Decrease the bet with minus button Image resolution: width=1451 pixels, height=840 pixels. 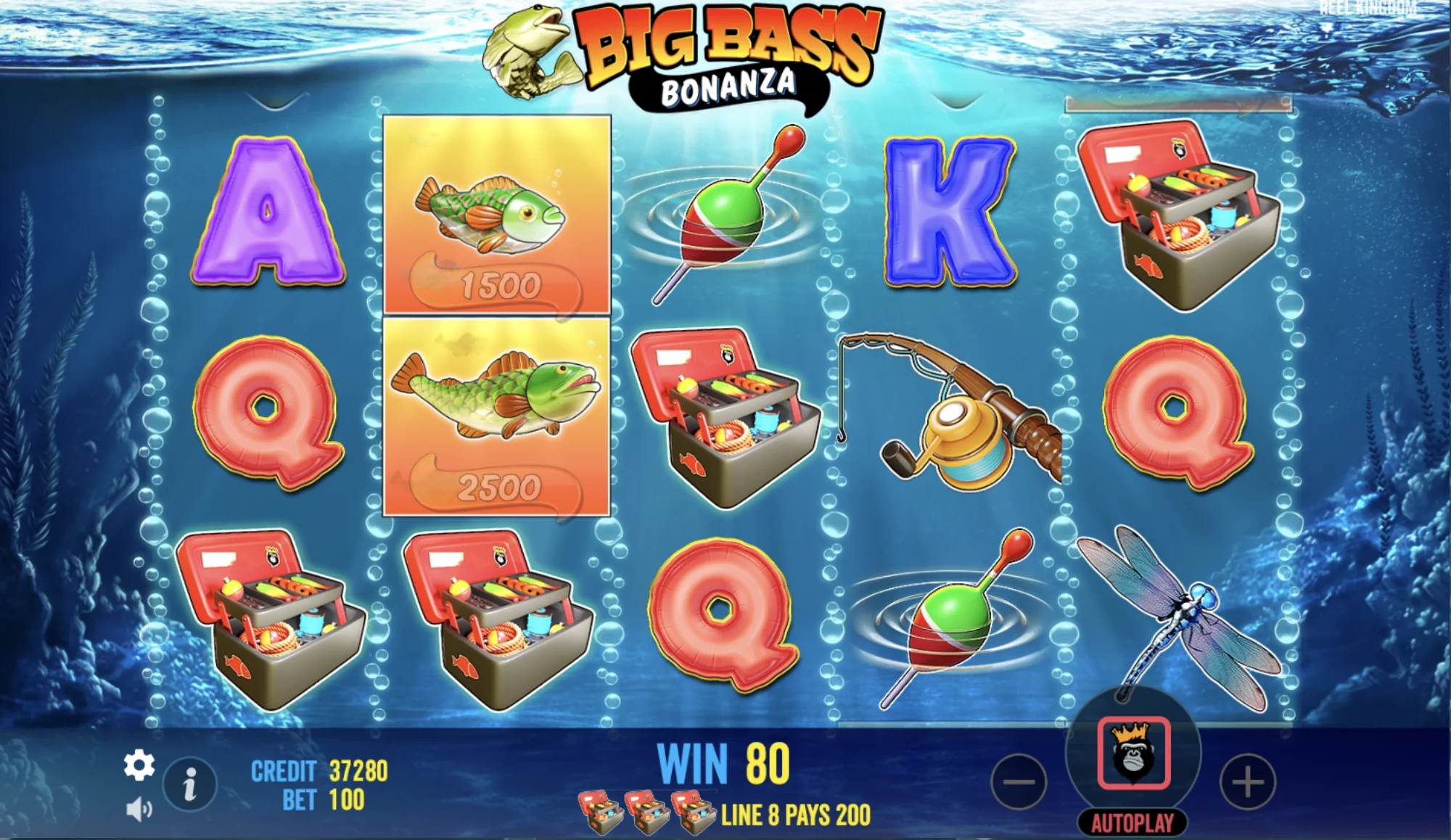[1019, 782]
